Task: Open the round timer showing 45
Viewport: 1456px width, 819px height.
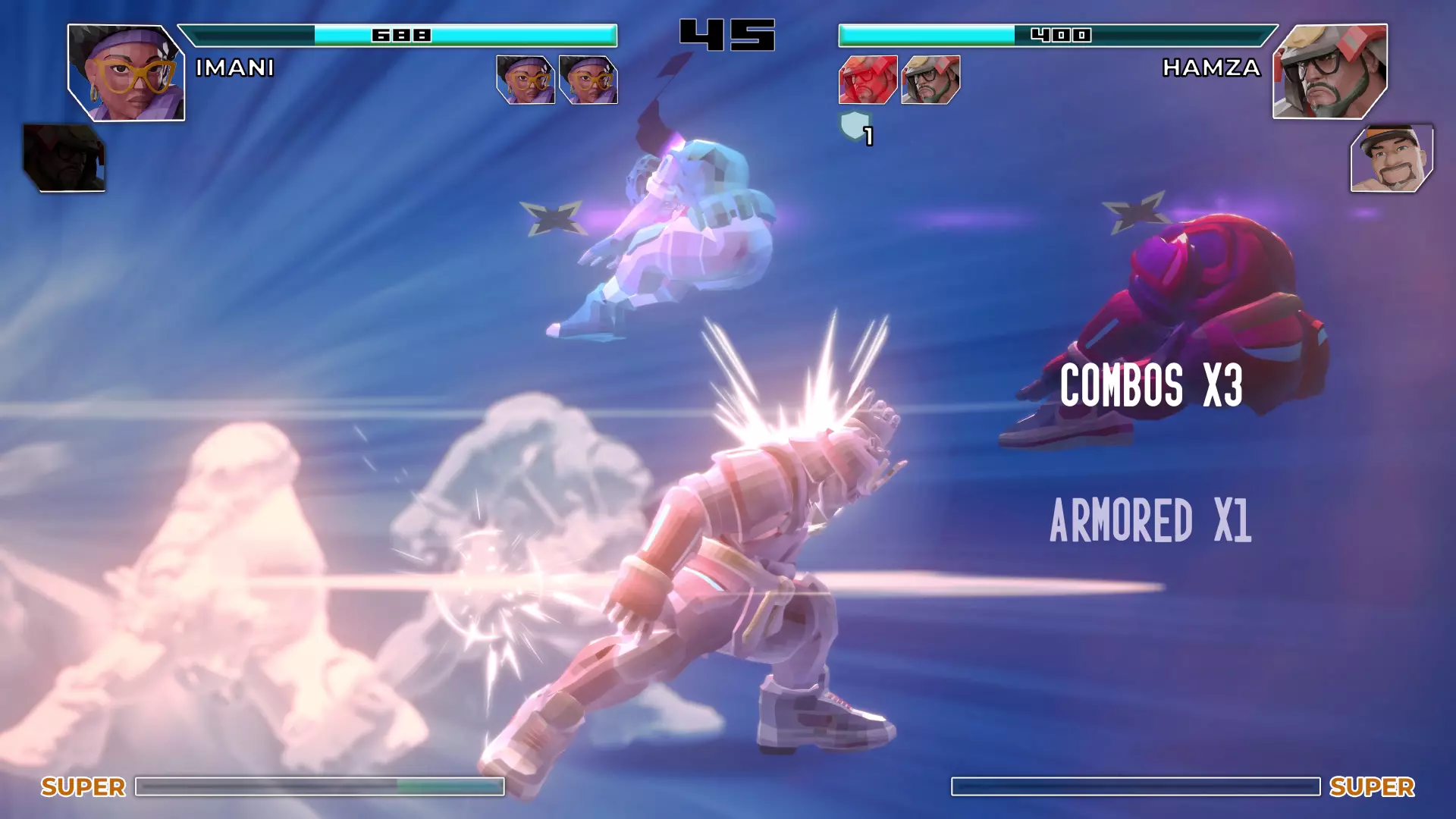Action: (728, 34)
